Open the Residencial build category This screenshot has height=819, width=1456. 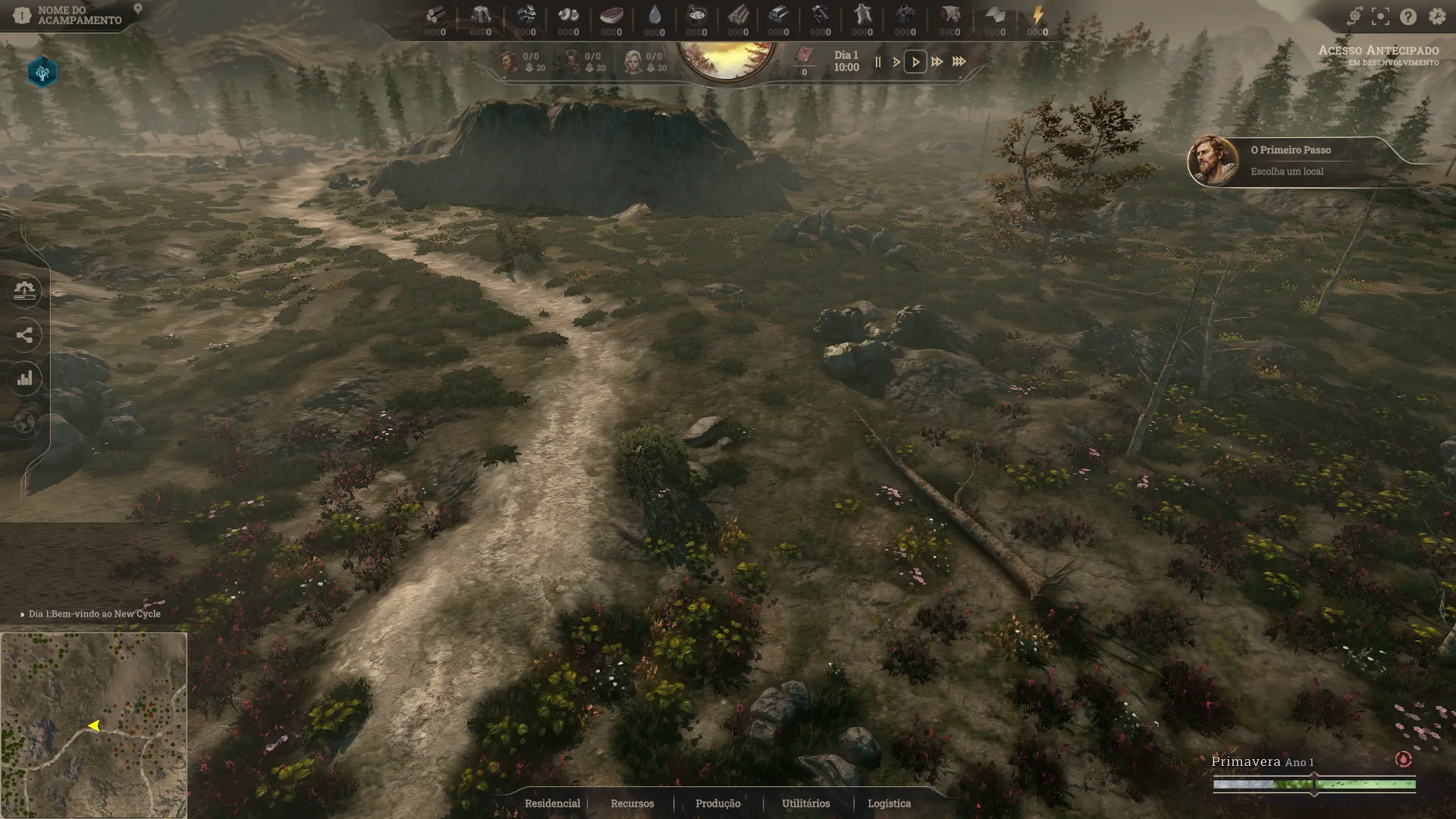(552, 803)
